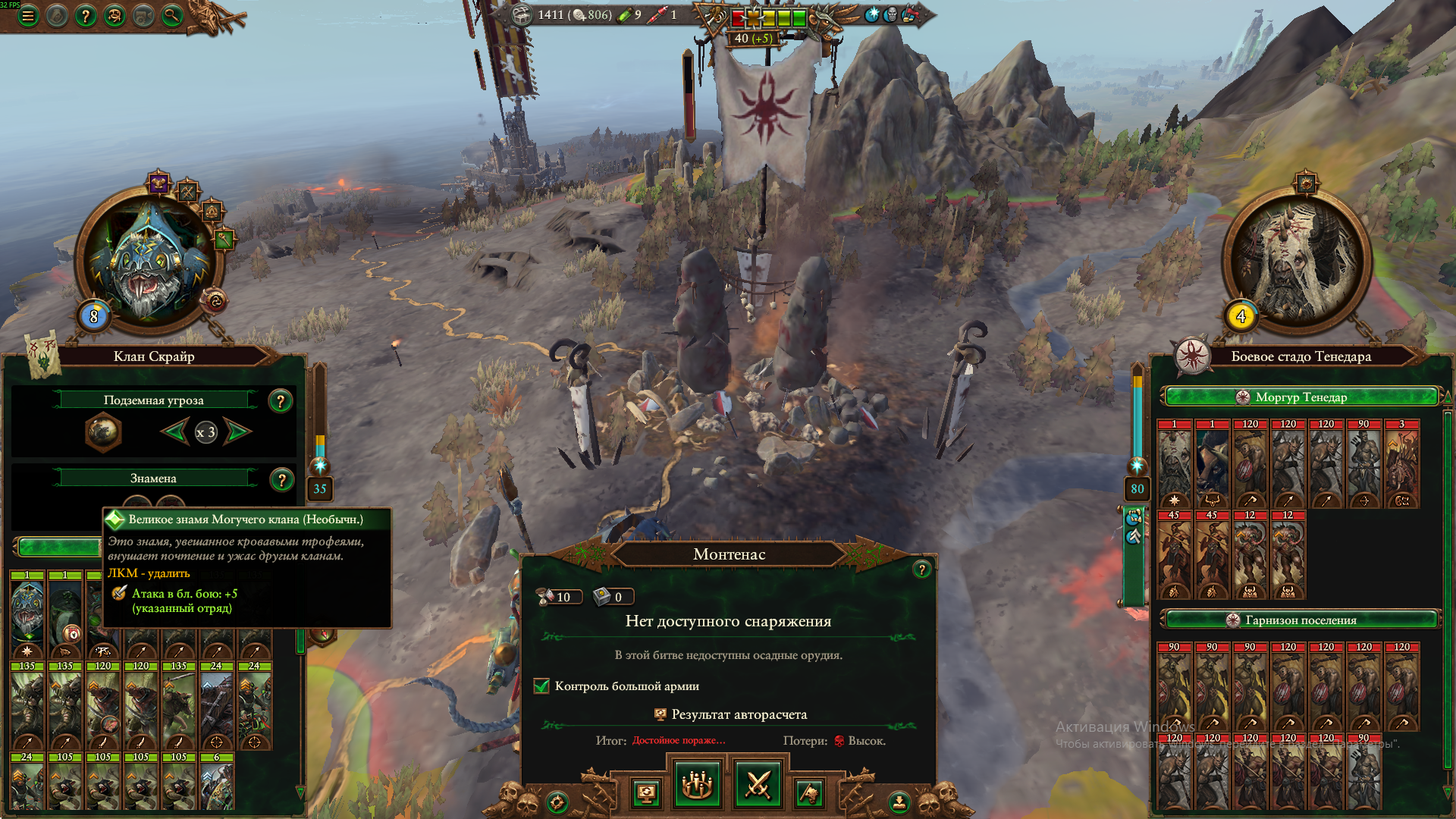The width and height of the screenshot is (1456, 819).
Task: Click the spiked ring button beside the skulls
Action: pos(557,802)
